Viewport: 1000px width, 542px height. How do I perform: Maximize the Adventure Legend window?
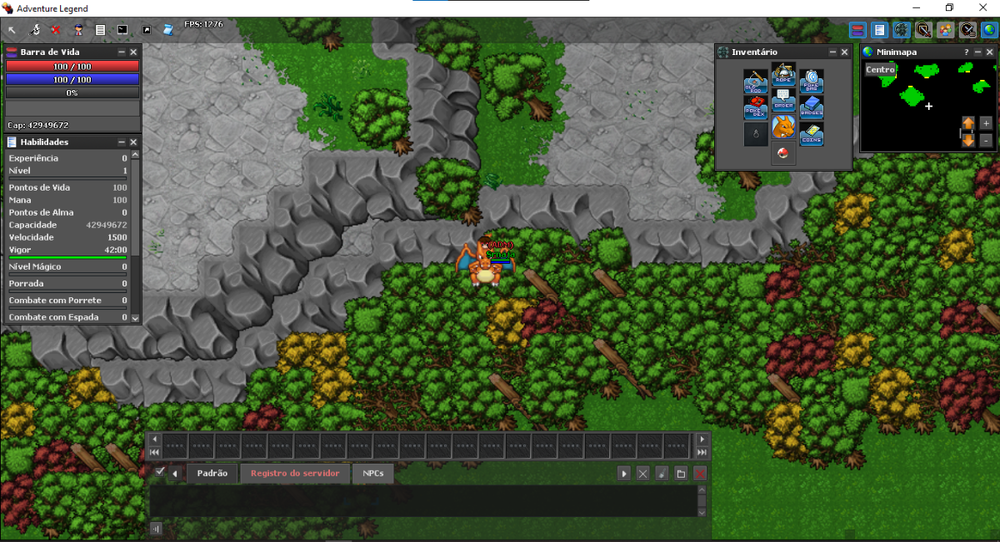pos(949,8)
